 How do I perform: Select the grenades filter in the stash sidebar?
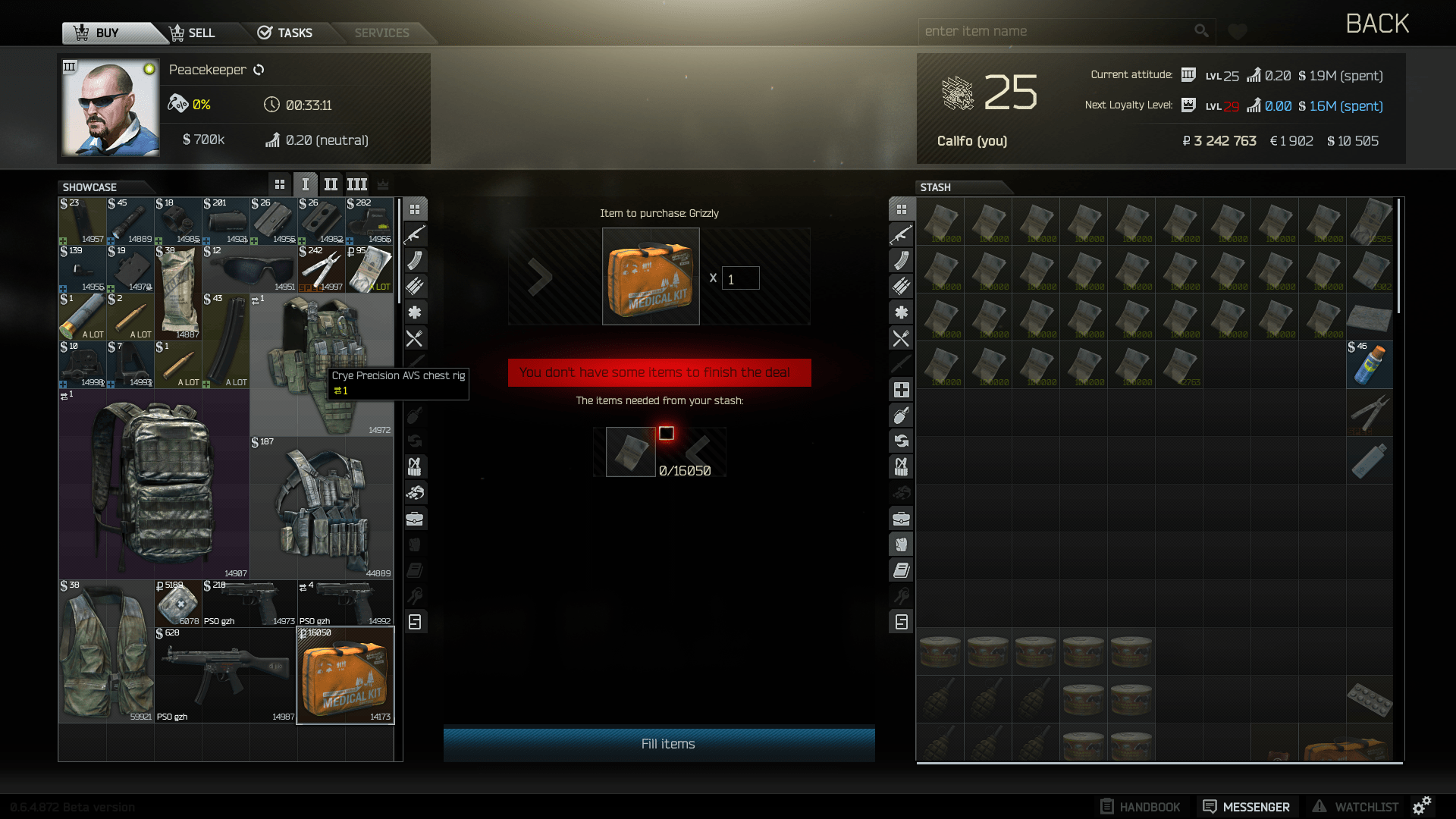click(x=901, y=415)
